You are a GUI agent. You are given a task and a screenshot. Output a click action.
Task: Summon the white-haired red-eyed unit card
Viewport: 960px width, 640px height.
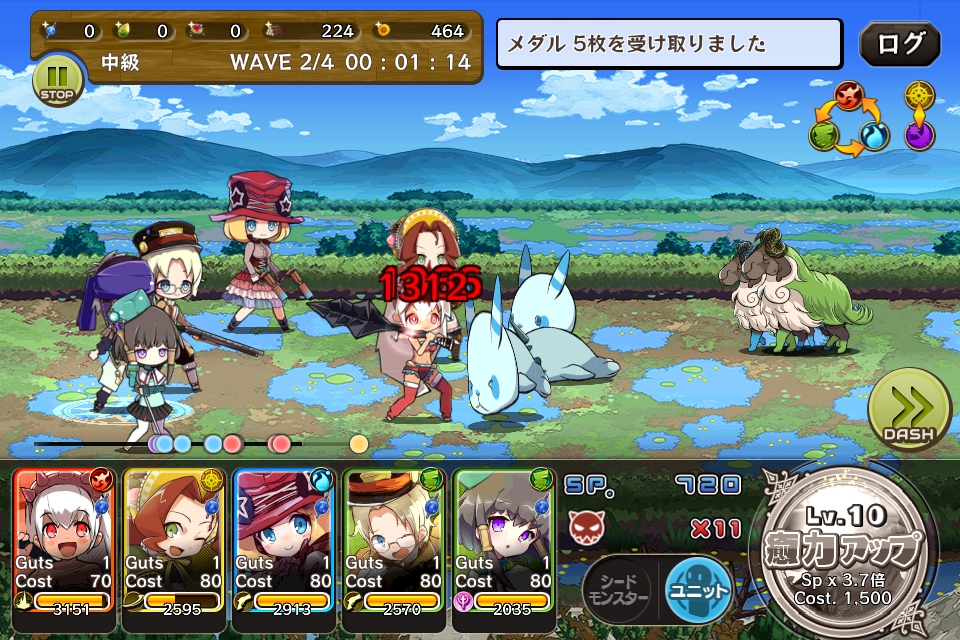click(x=63, y=540)
